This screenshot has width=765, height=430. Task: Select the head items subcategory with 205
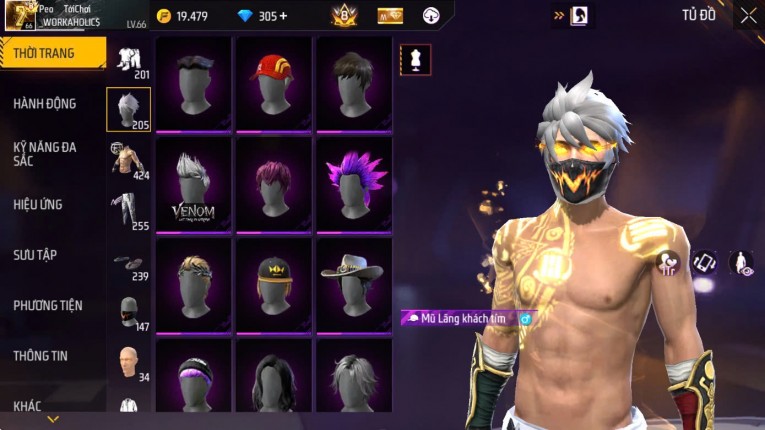tap(129, 109)
